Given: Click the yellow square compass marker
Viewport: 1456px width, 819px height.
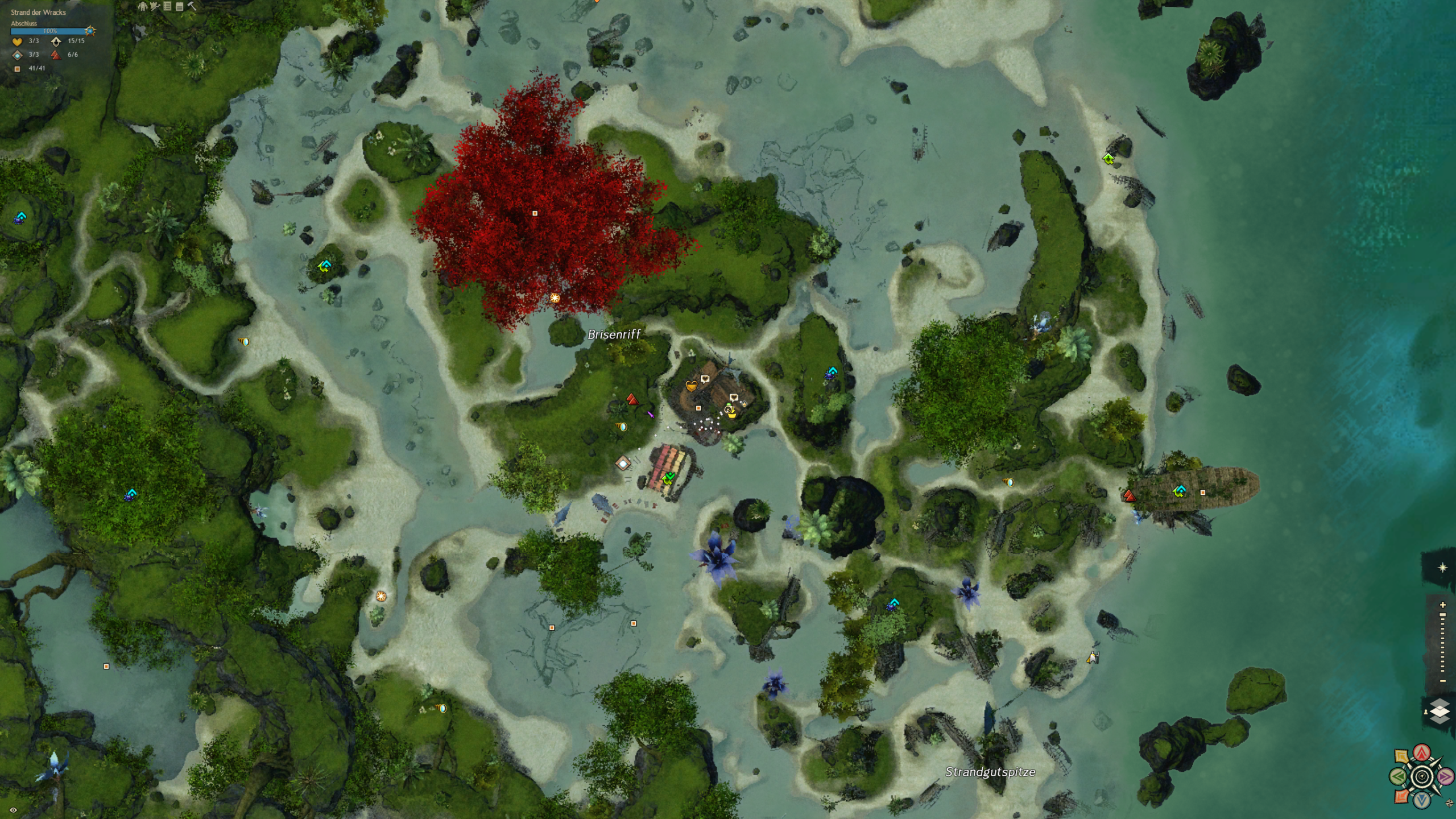Looking at the screenshot, I should (1402, 756).
